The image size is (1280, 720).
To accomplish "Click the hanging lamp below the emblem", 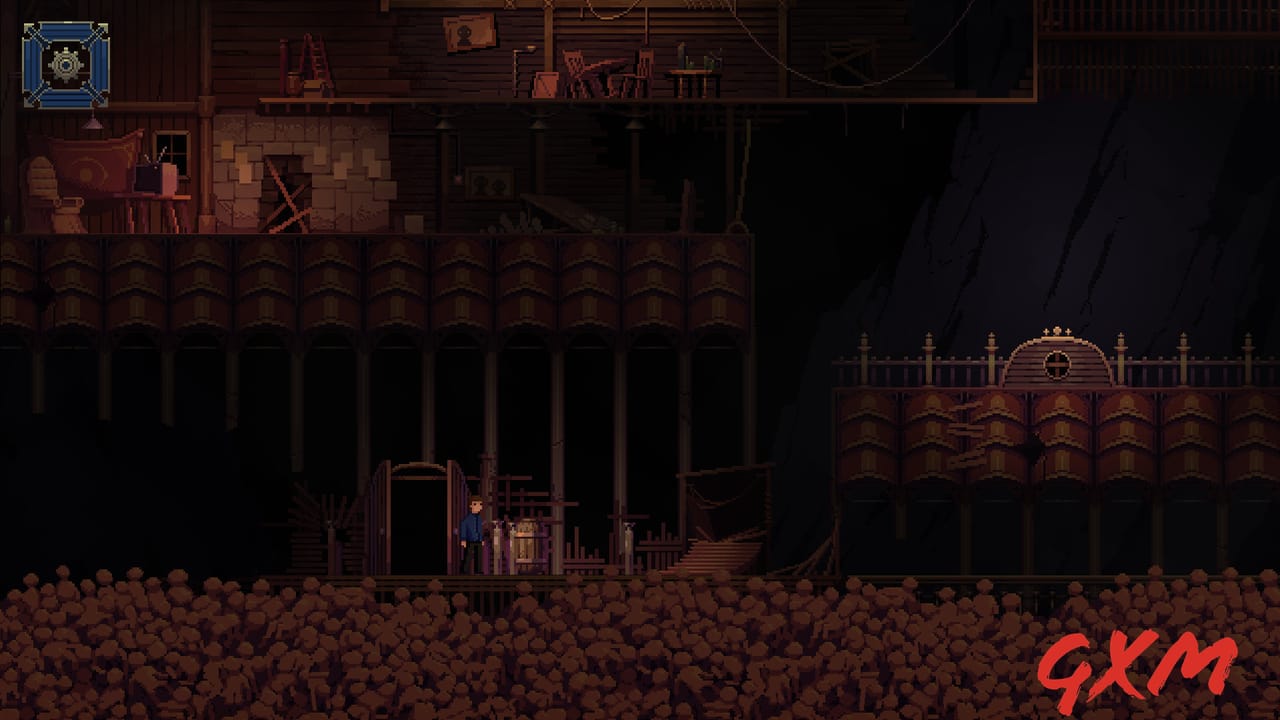I will point(92,122).
